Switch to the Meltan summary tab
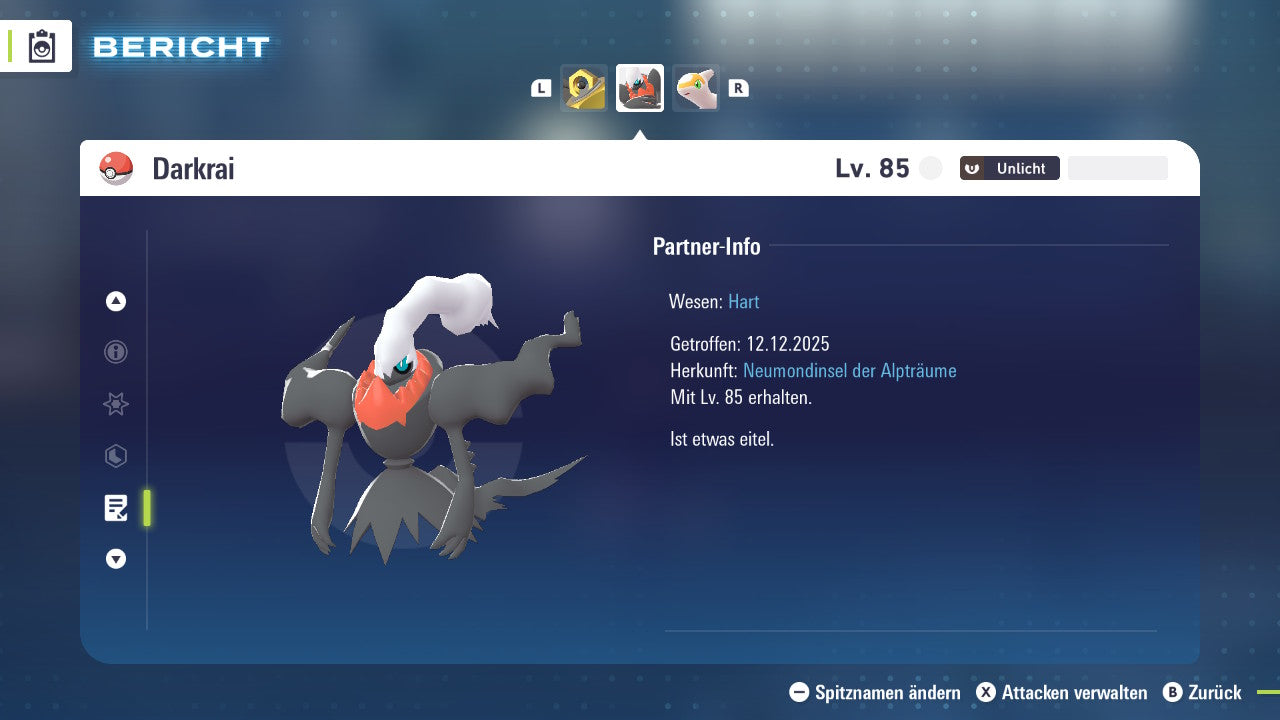This screenshot has width=1280, height=720. [x=584, y=88]
